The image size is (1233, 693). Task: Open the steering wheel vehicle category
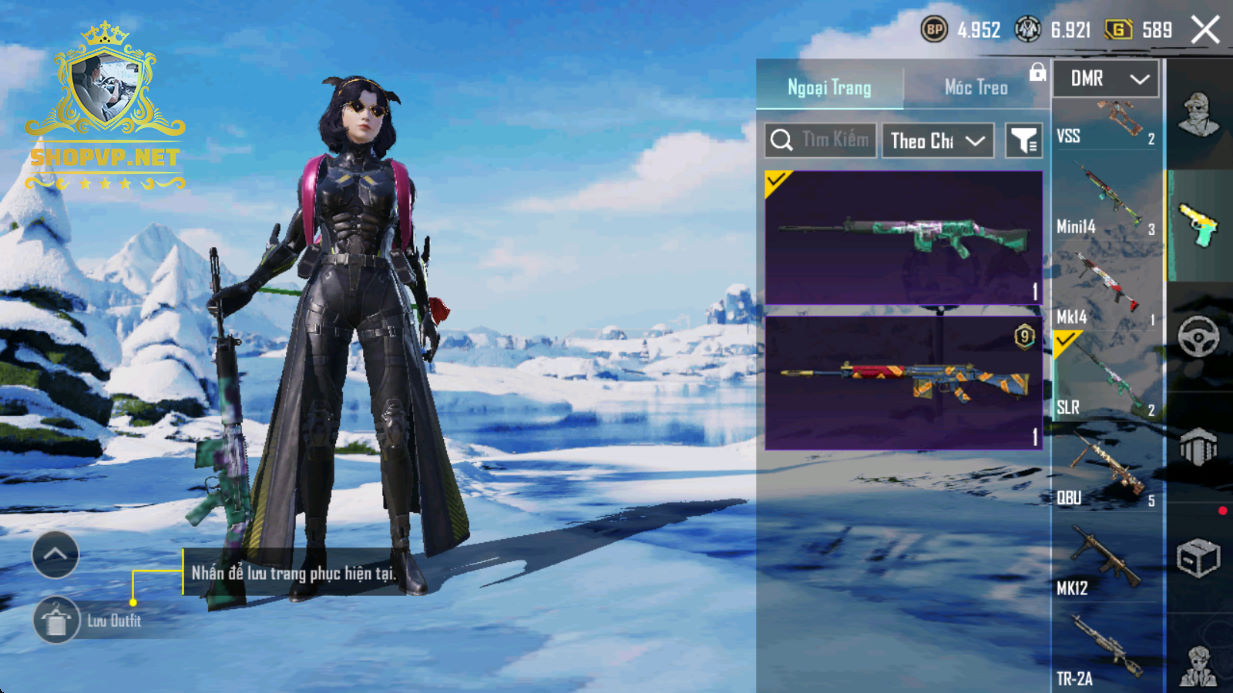tap(1198, 338)
